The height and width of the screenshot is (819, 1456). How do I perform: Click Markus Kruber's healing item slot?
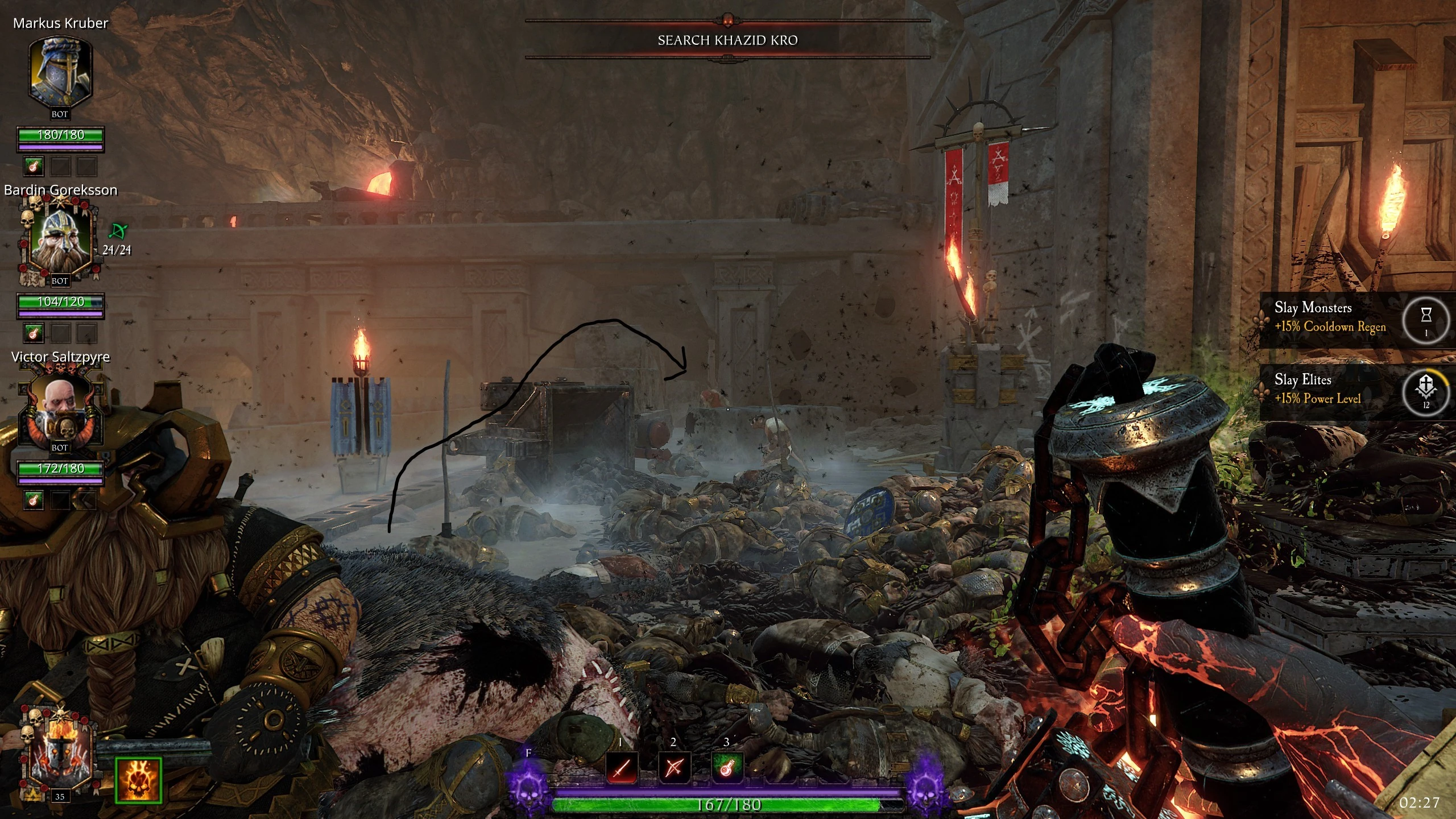point(34,167)
